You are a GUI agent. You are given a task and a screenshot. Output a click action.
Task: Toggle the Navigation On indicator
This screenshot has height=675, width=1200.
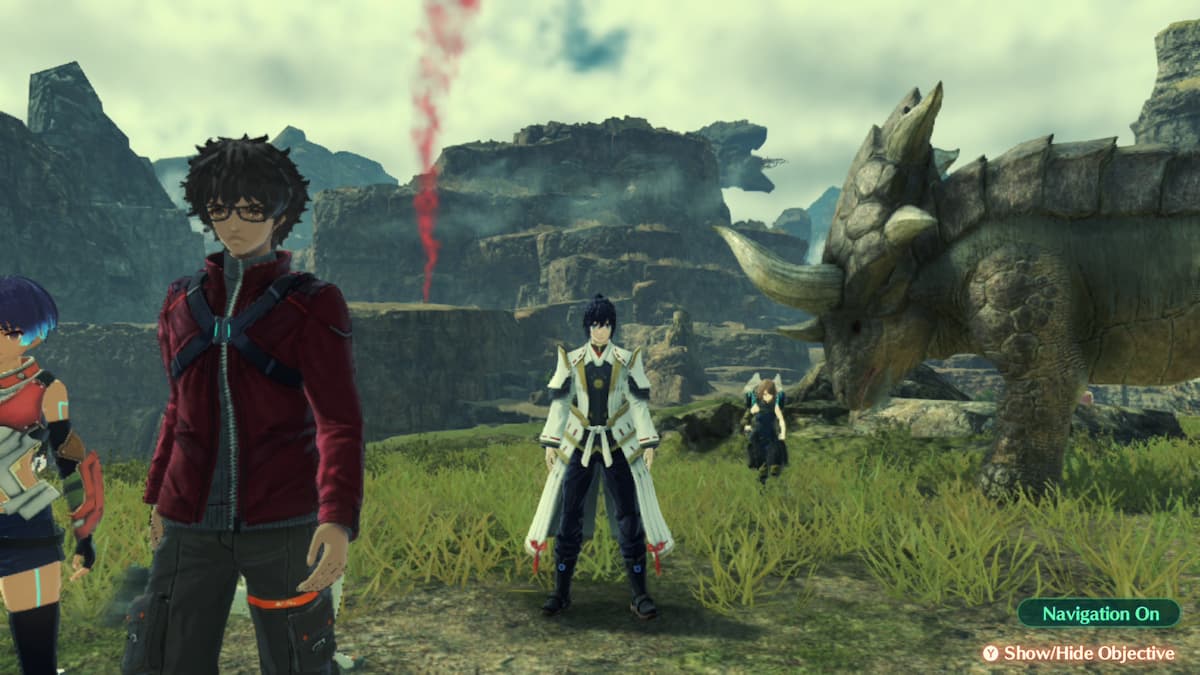point(1098,613)
